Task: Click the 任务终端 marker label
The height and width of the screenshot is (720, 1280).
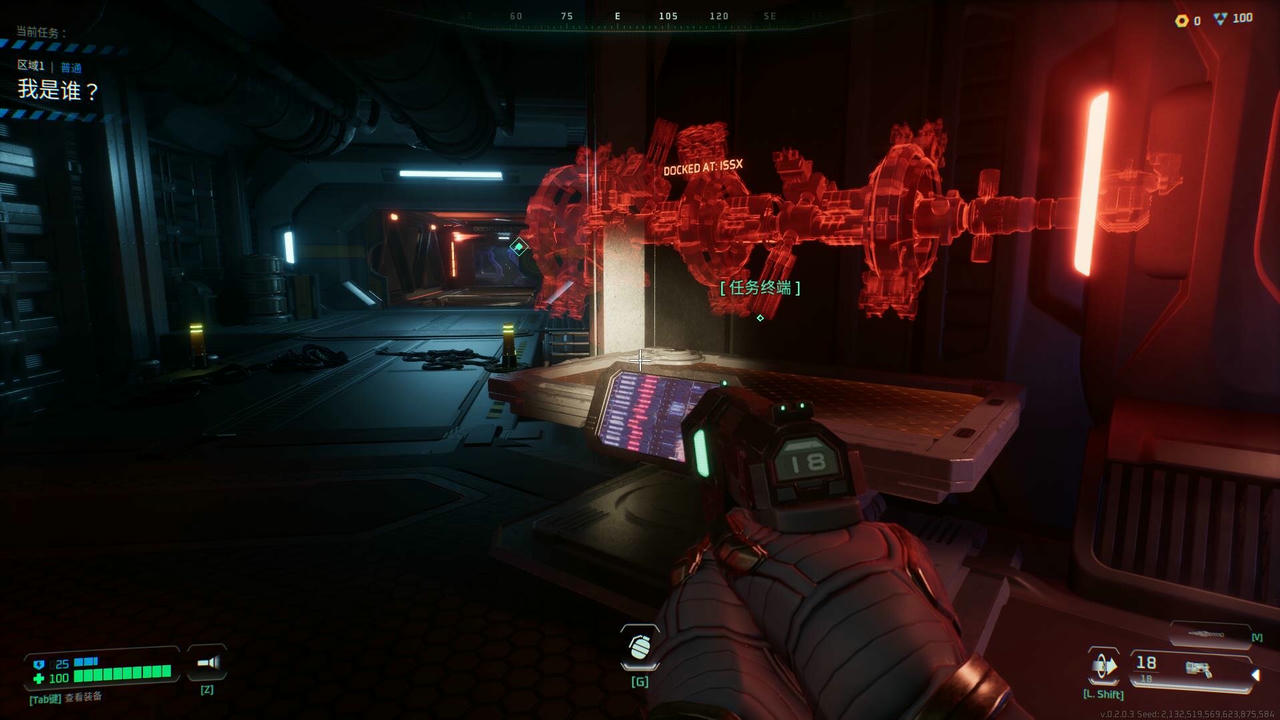Action: point(760,288)
